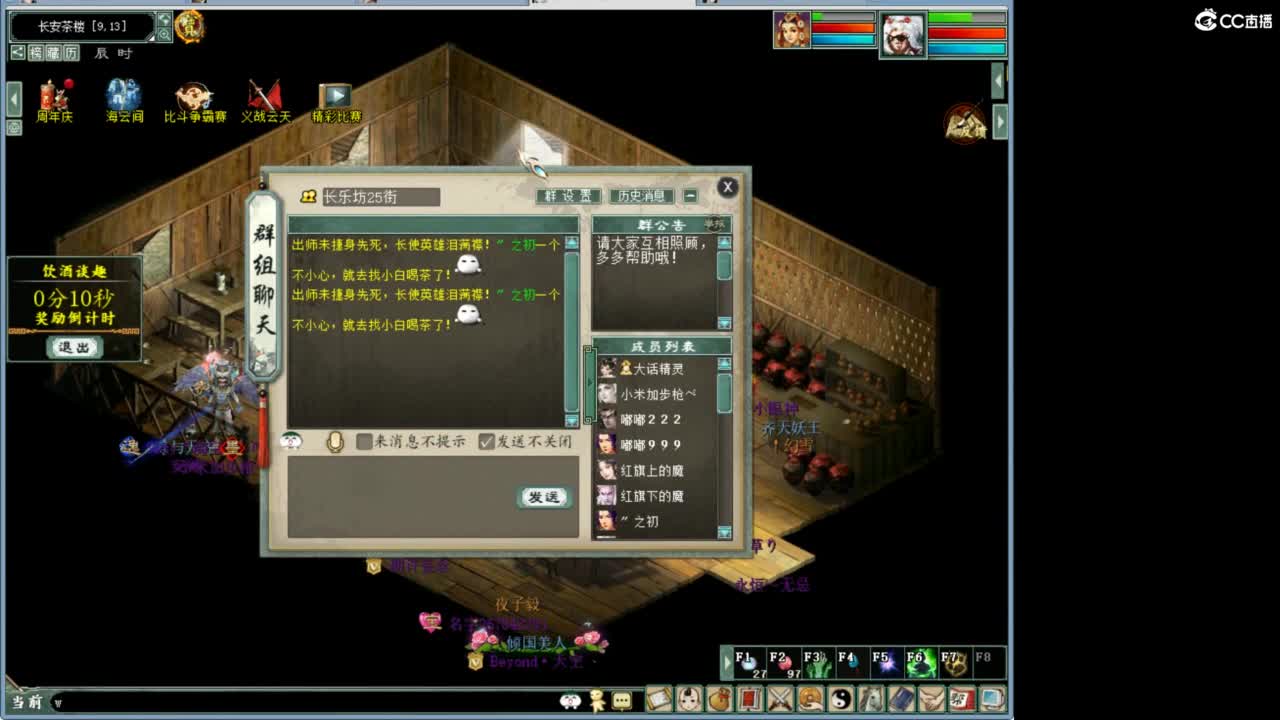Expand the left edge arrow panel

(12, 99)
